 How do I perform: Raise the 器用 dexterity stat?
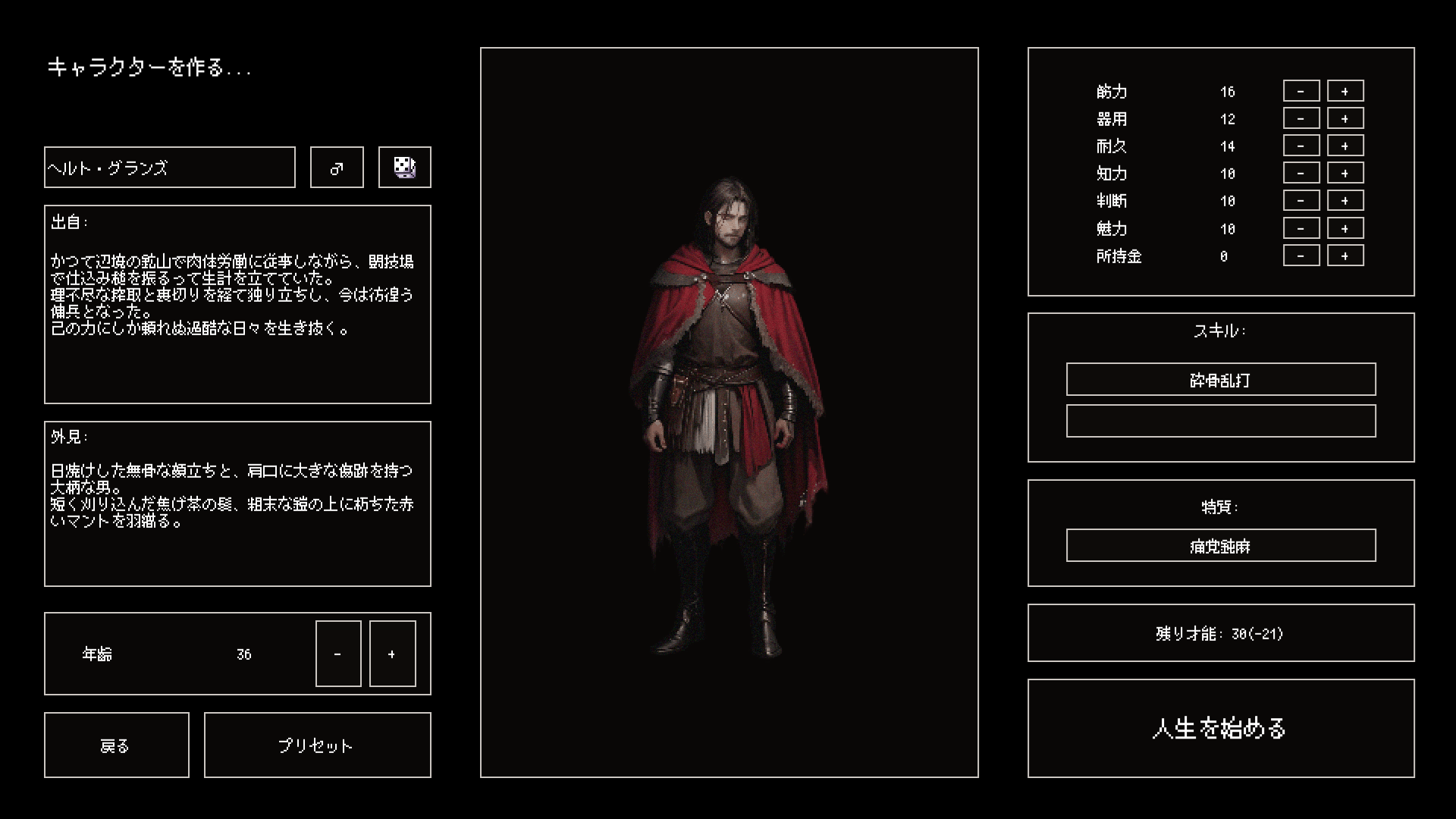1345,118
